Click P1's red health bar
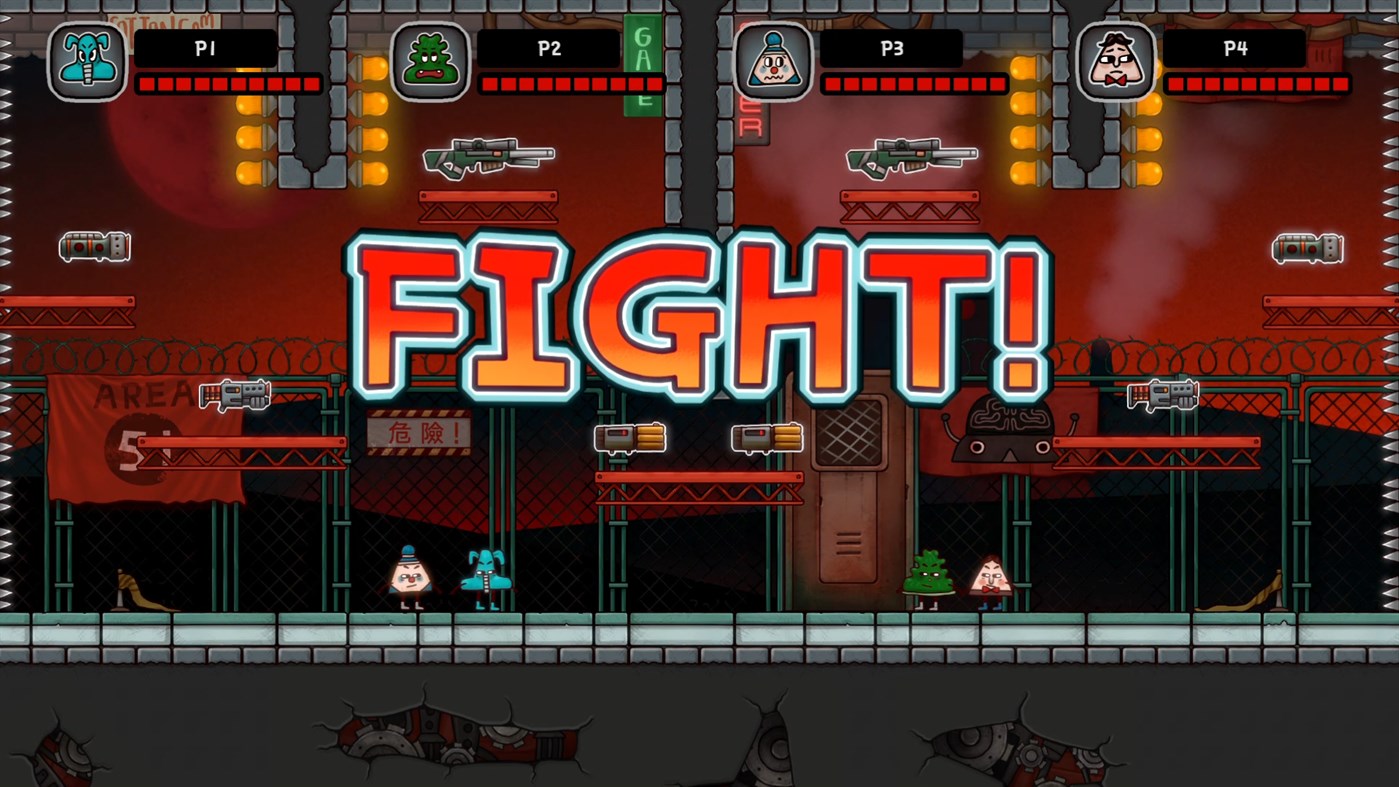1399x787 pixels. [228, 84]
